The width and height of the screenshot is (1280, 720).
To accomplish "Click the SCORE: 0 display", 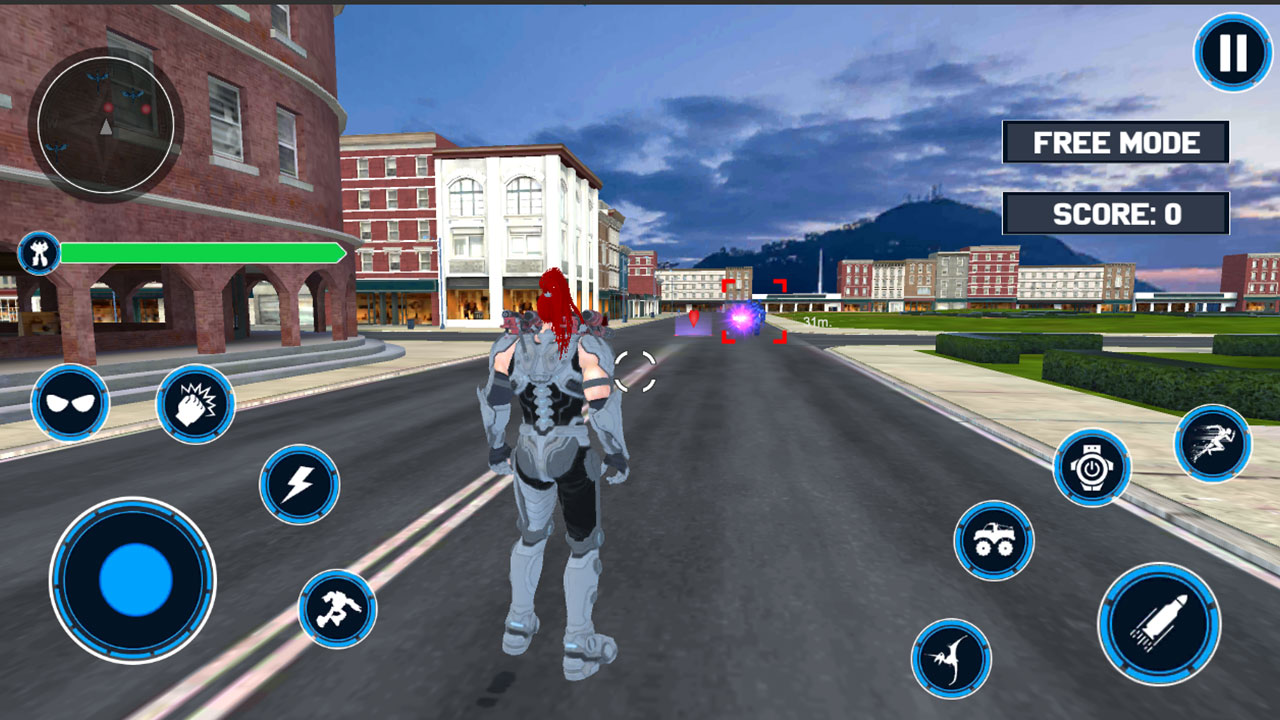I will pyautogui.click(x=1114, y=211).
